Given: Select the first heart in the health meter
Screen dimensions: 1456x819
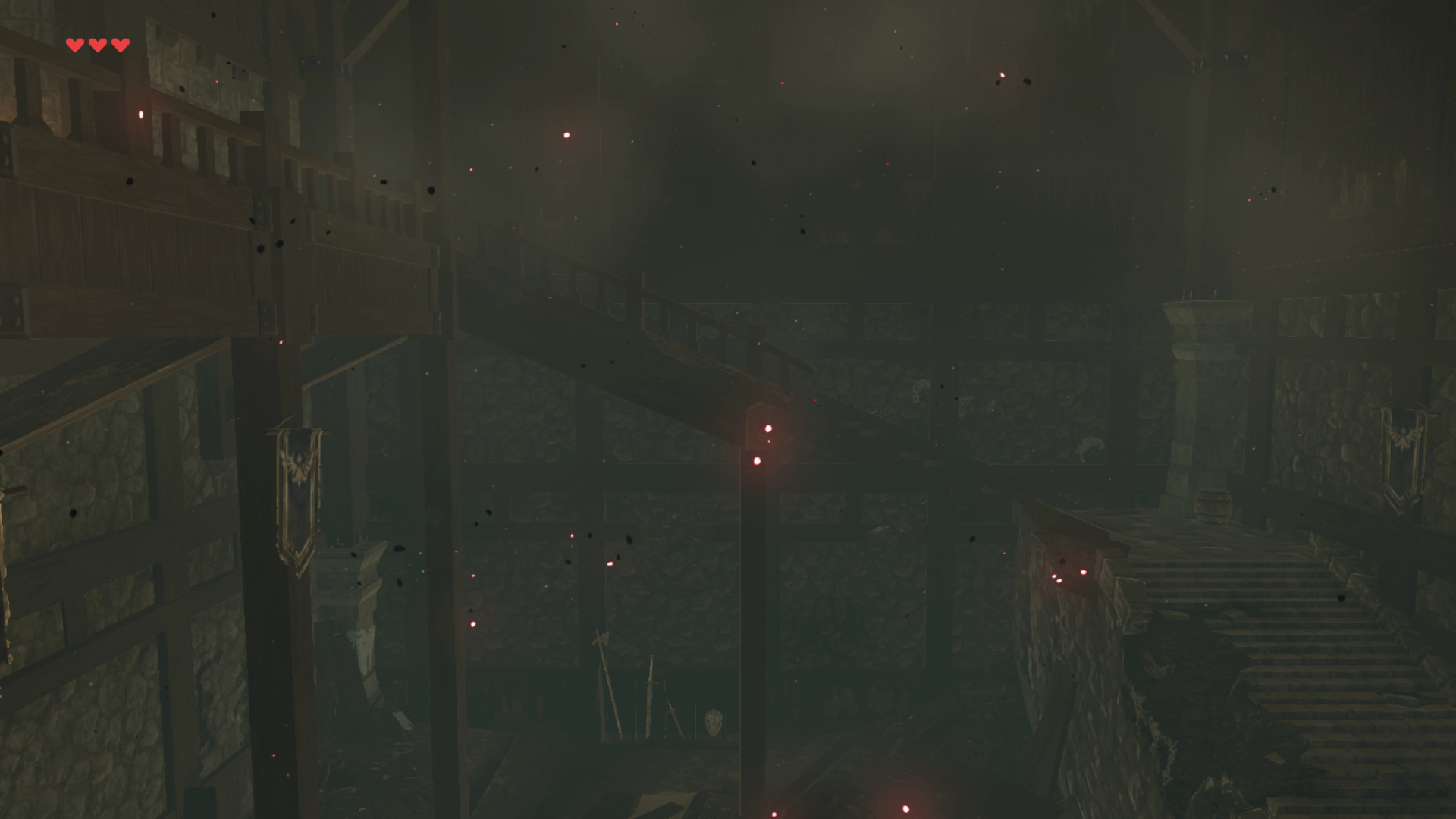Looking at the screenshot, I should [x=74, y=43].
